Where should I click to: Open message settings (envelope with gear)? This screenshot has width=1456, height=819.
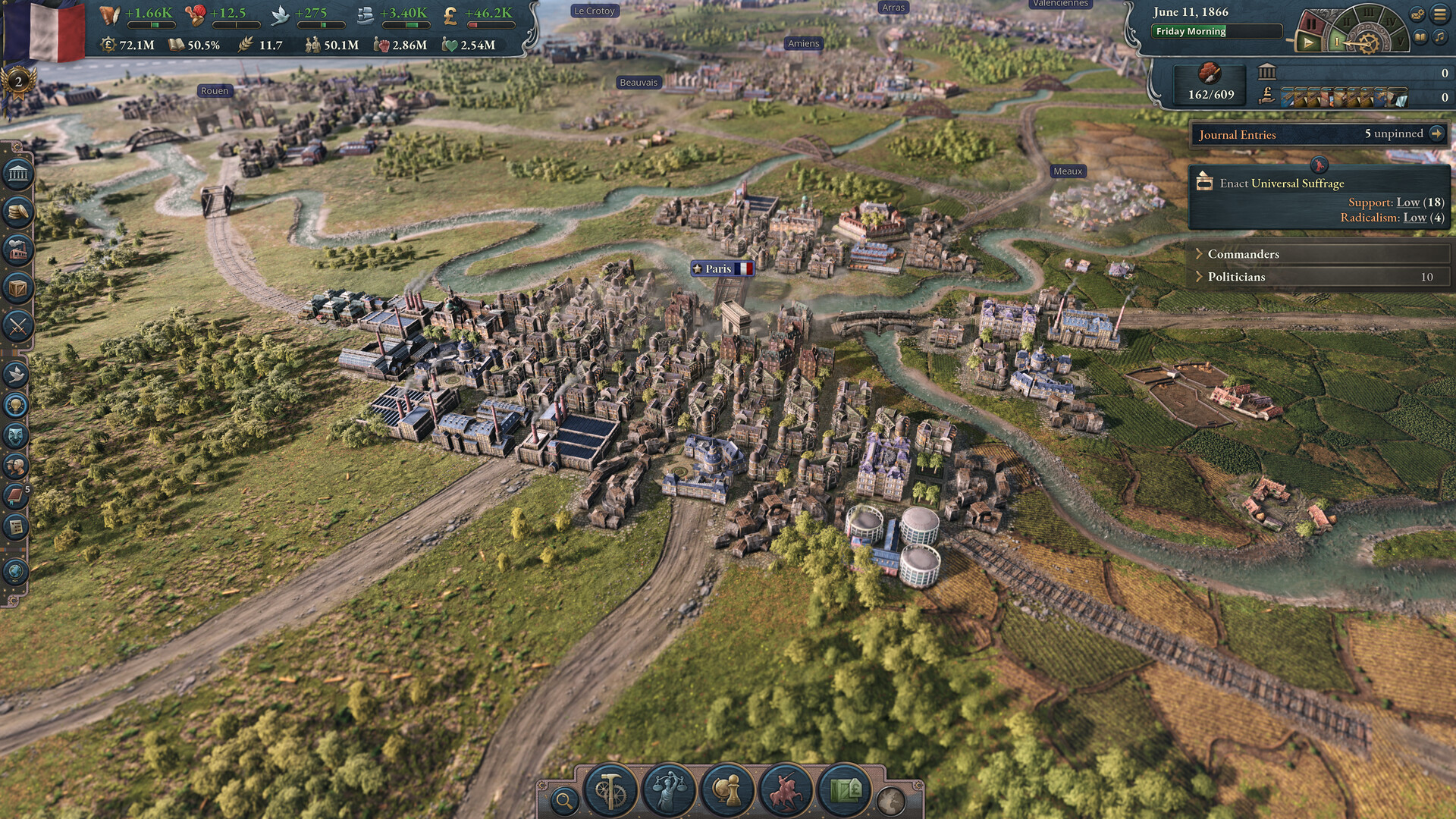1417,14
